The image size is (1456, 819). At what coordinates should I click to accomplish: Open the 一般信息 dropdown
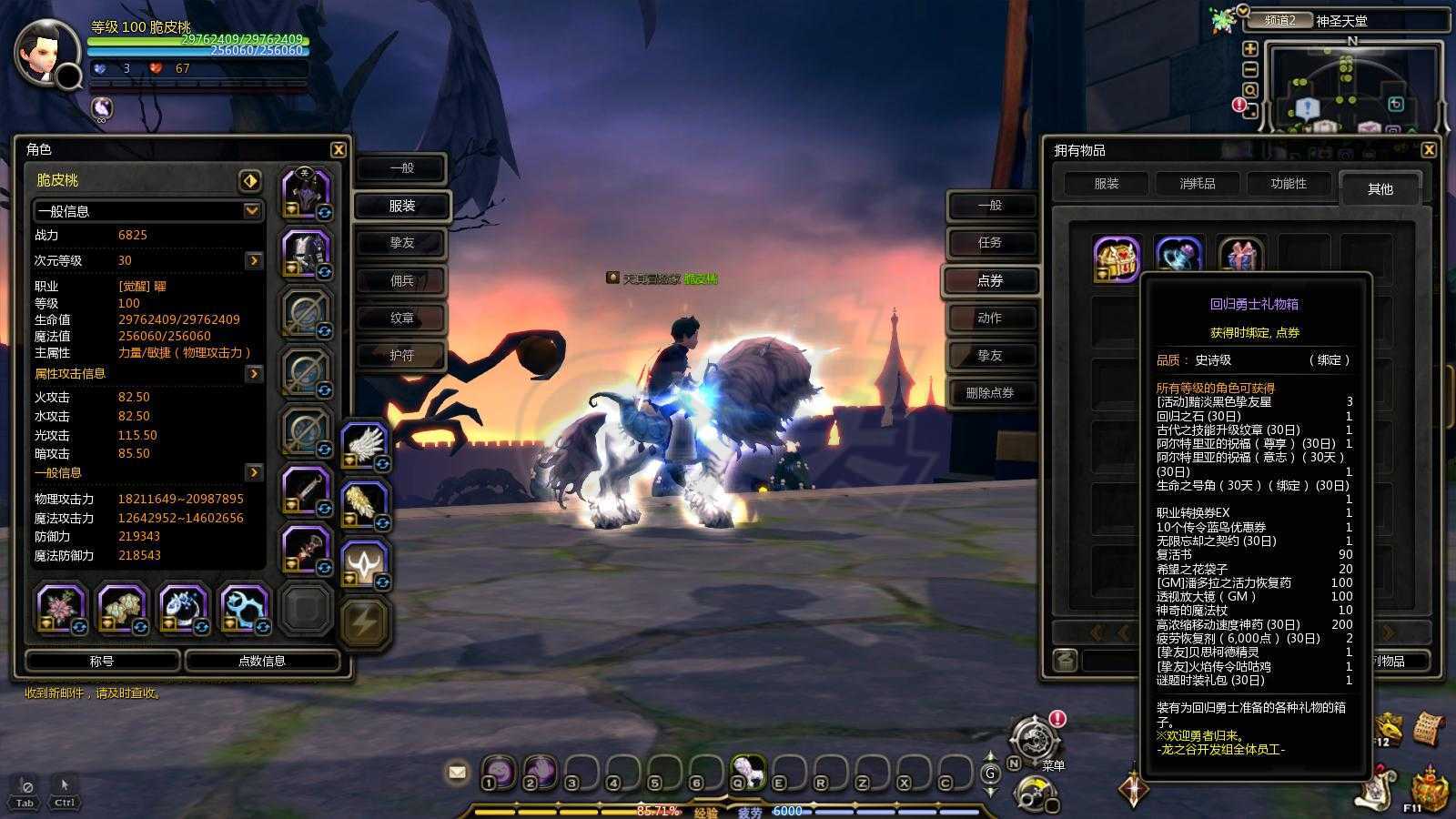pos(252,210)
